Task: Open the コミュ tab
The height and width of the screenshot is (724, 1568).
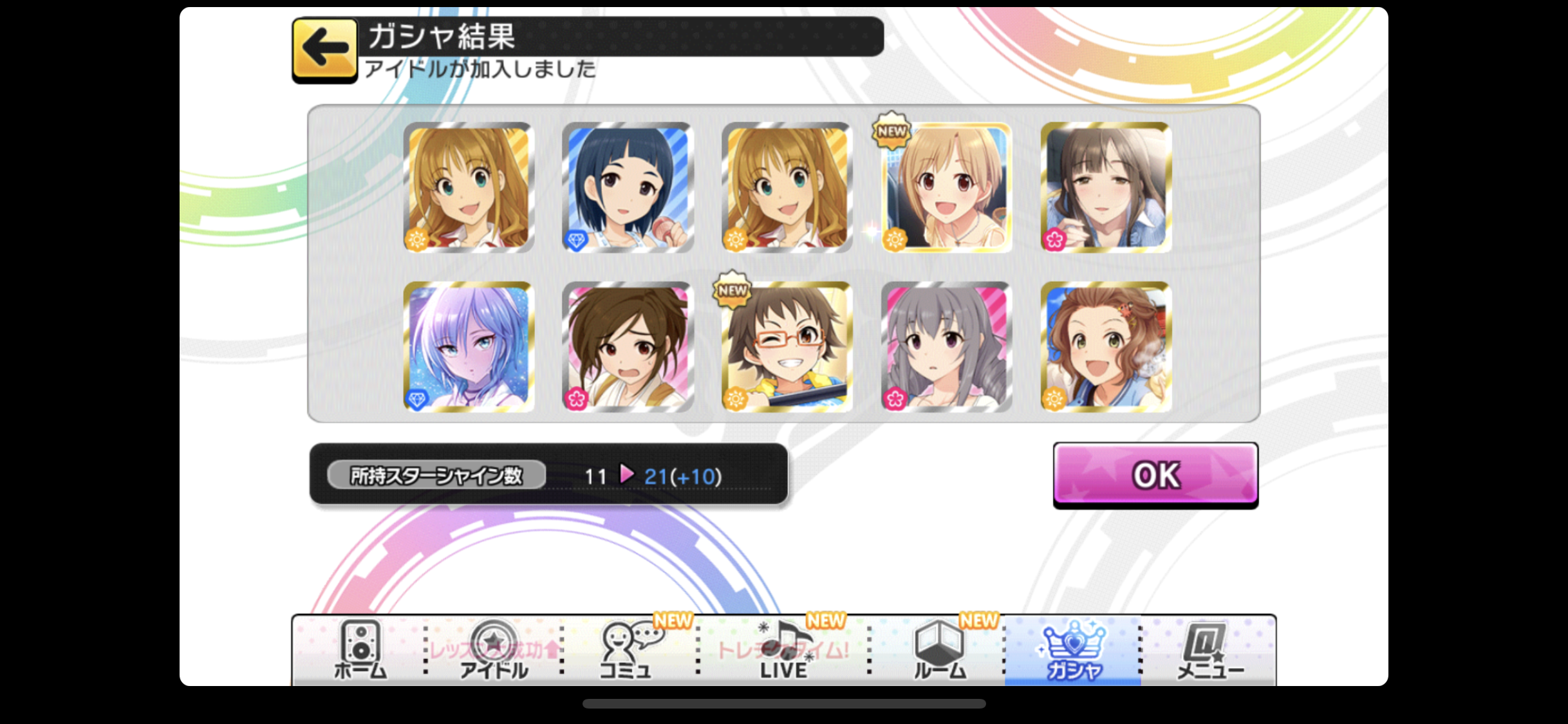Action: pyautogui.click(x=626, y=650)
